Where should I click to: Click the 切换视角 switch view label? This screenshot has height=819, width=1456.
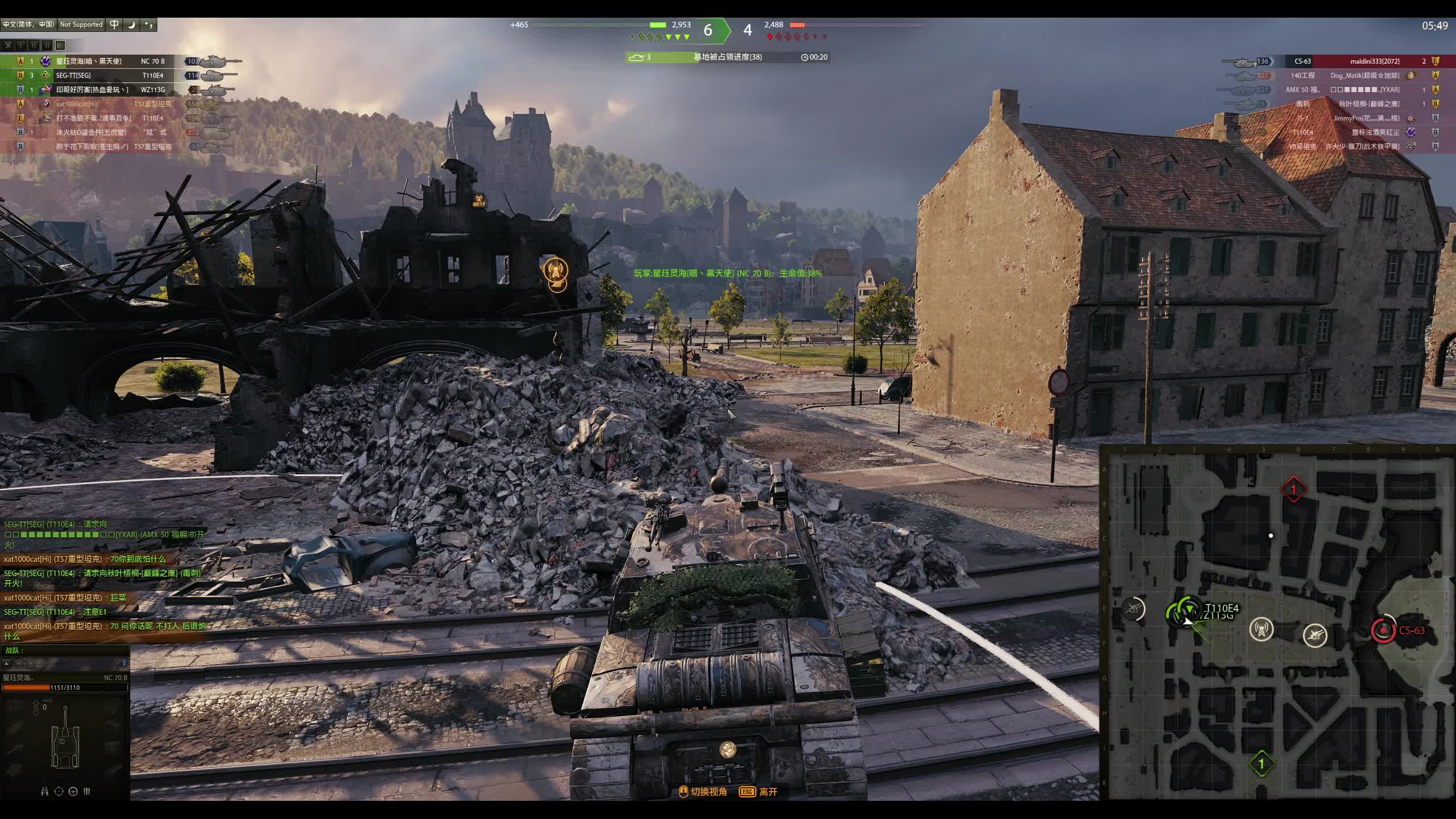point(708,792)
